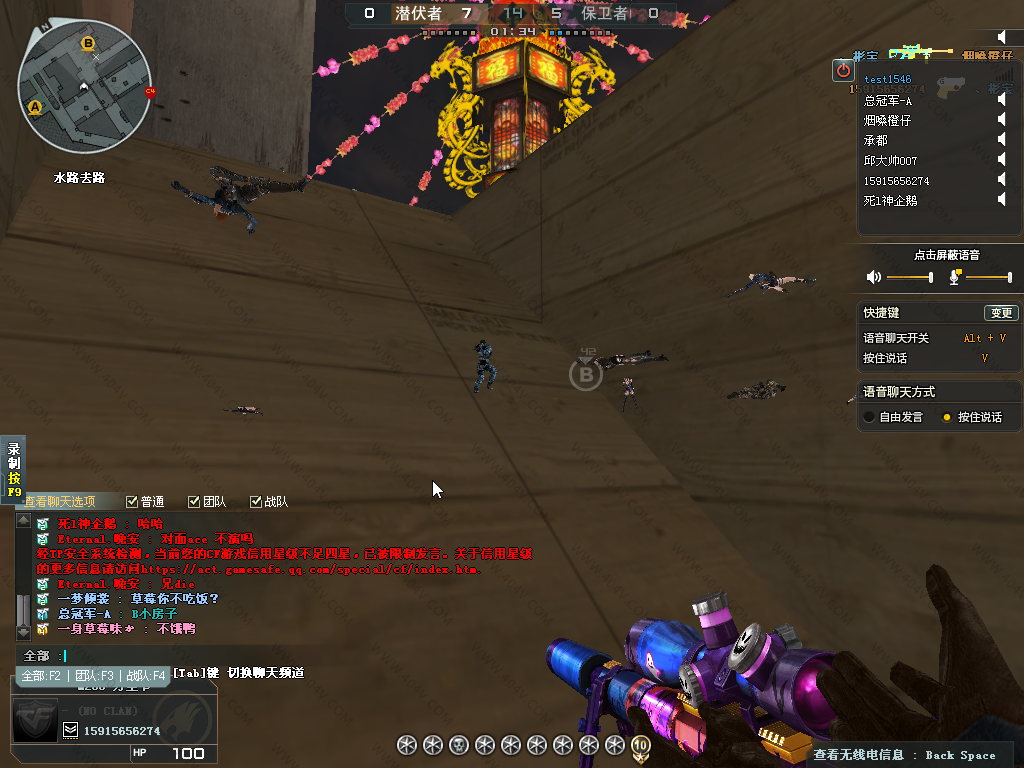Click the 变更 hotkey change button

point(1000,313)
